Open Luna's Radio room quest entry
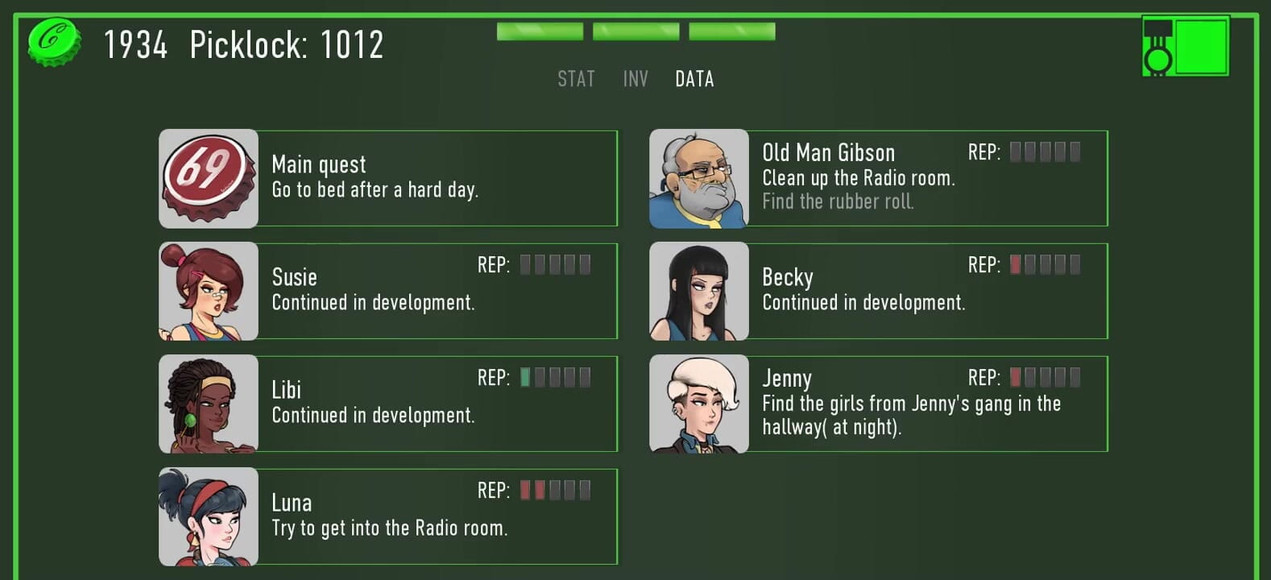The height and width of the screenshot is (580, 1271). tap(388, 517)
